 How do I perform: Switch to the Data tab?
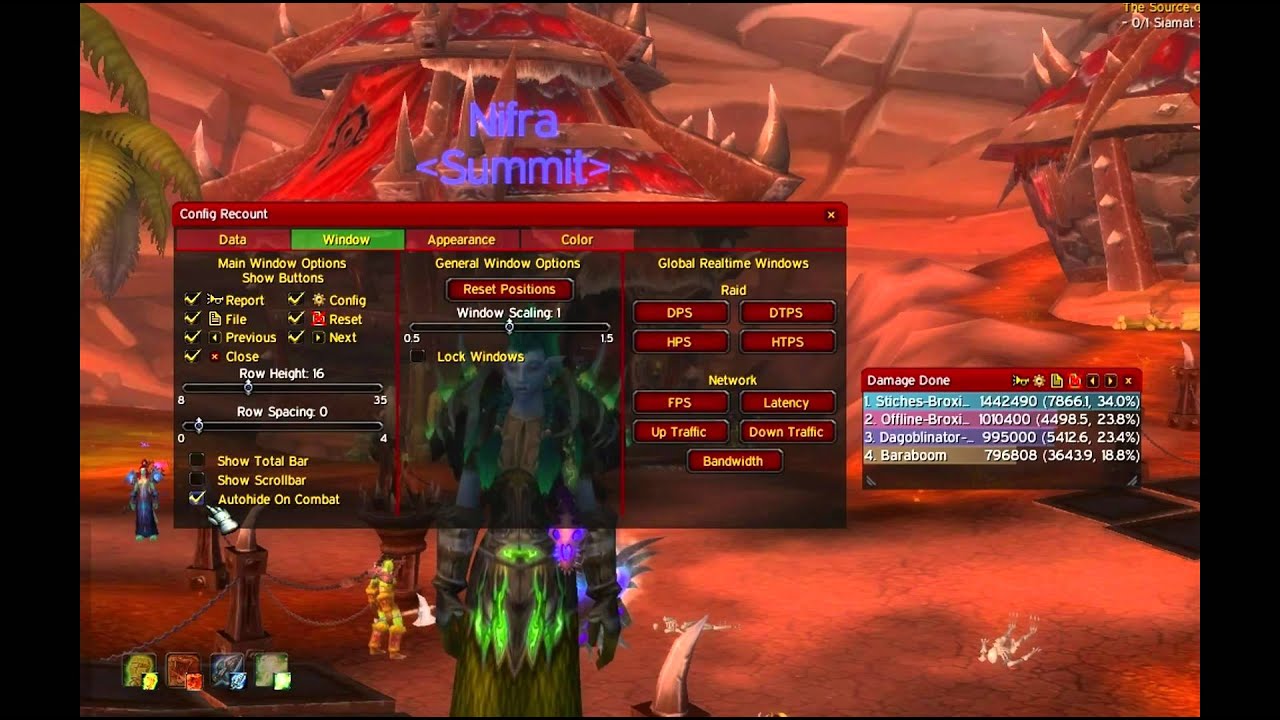tap(232, 240)
